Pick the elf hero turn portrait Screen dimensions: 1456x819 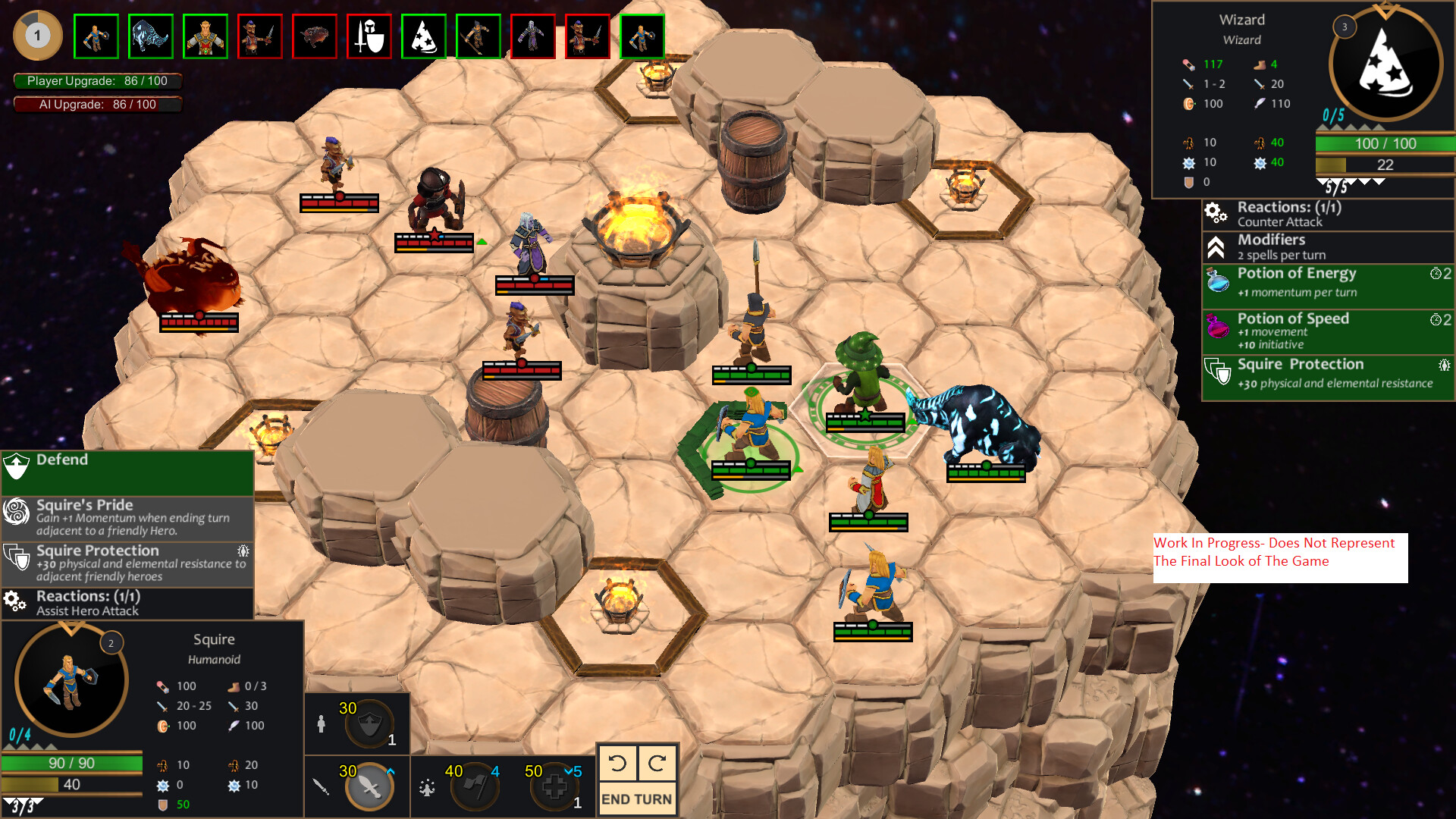click(x=206, y=36)
